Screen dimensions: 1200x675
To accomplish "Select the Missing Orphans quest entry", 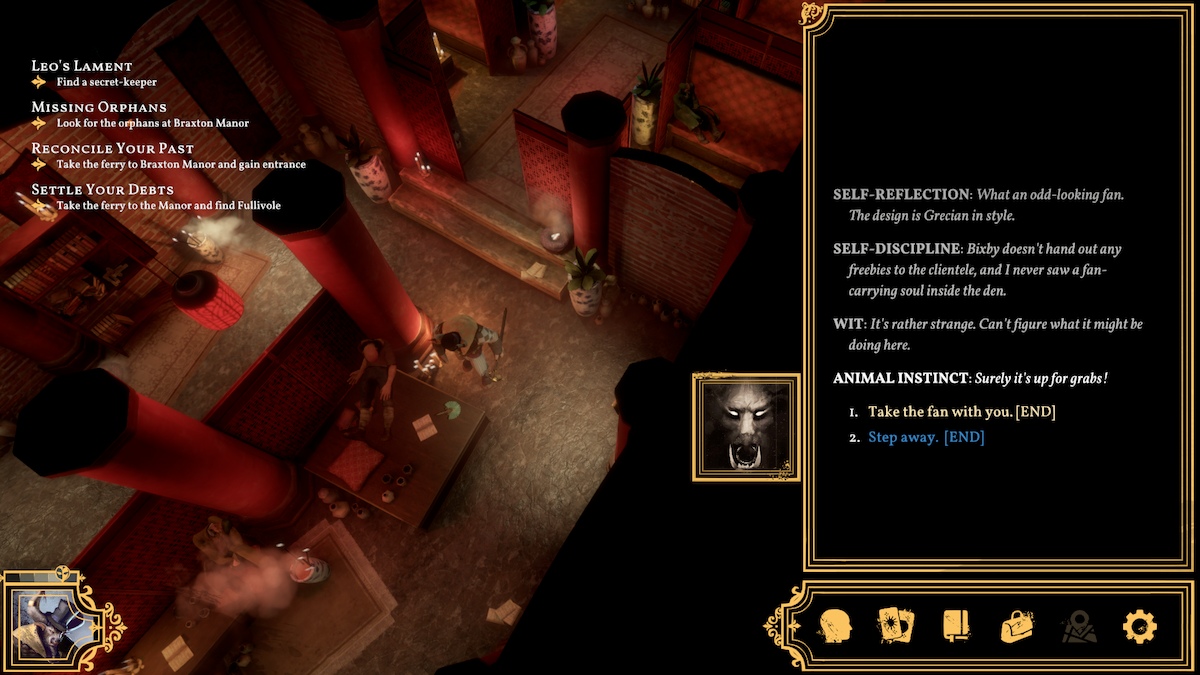I will click(99, 107).
